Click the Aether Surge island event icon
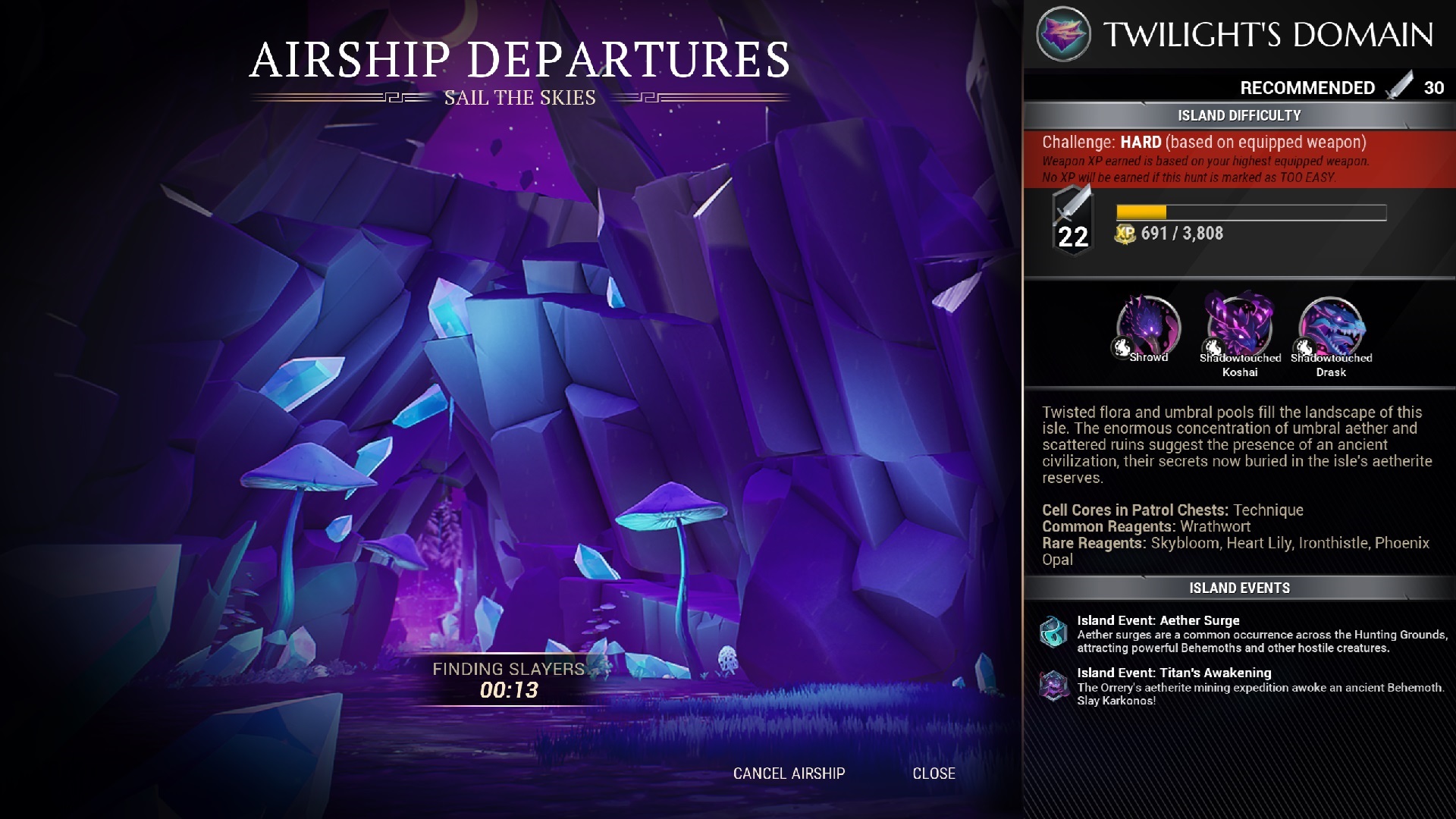Screen dimensions: 1456x819 click(x=1053, y=632)
